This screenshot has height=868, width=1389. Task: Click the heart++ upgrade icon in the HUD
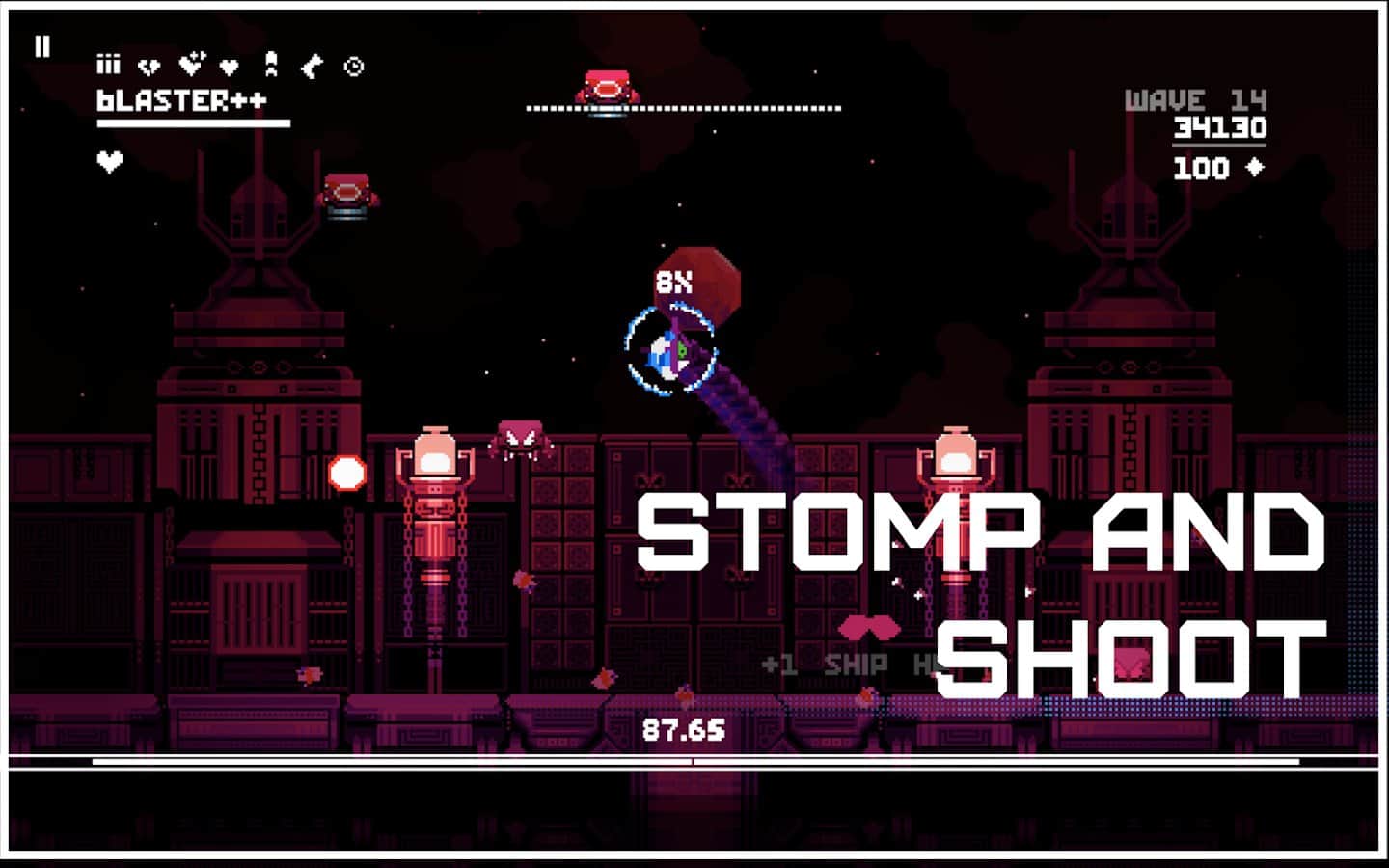click(x=191, y=64)
